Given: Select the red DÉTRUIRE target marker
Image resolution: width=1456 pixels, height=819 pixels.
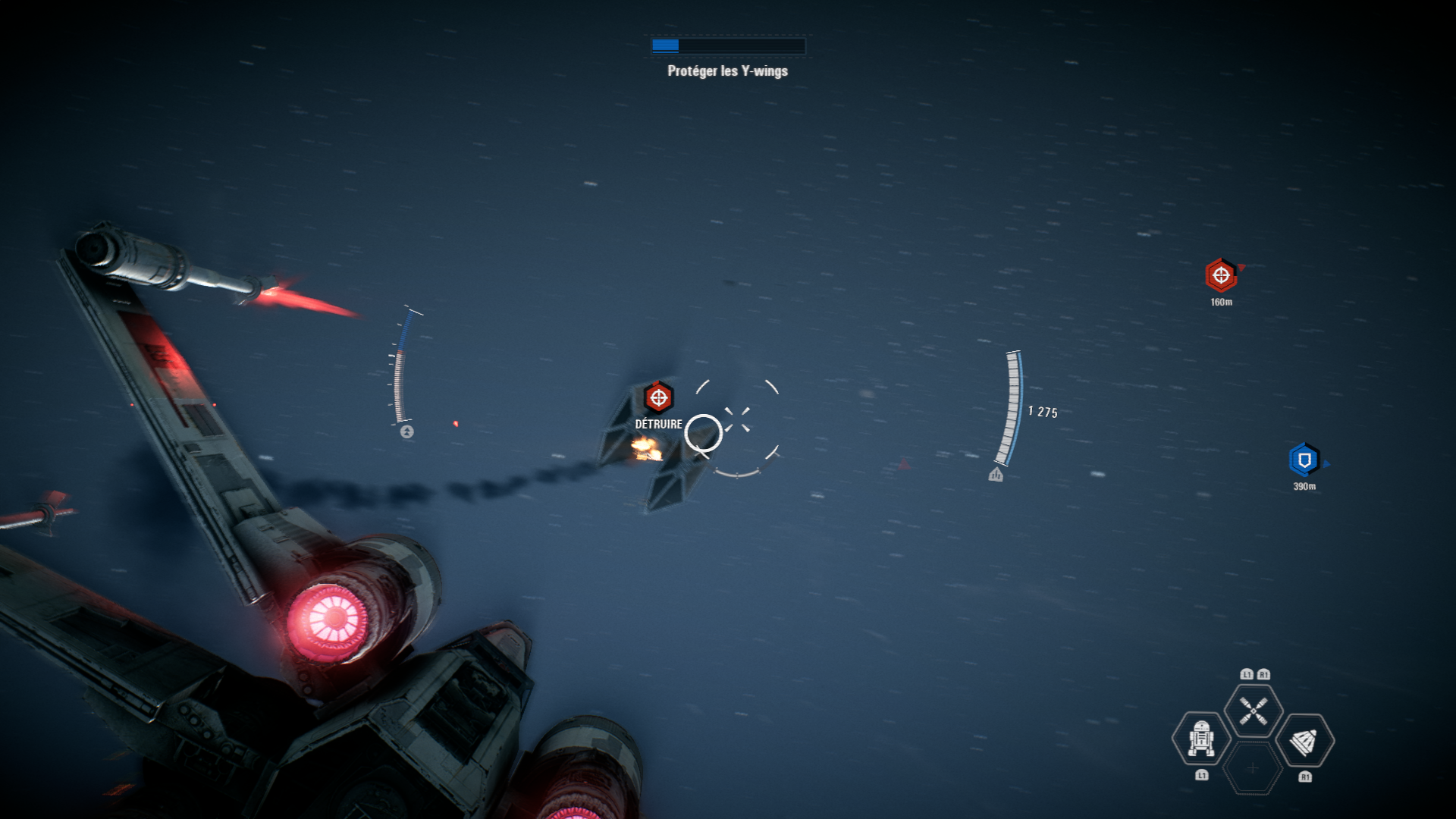Looking at the screenshot, I should tap(658, 397).
